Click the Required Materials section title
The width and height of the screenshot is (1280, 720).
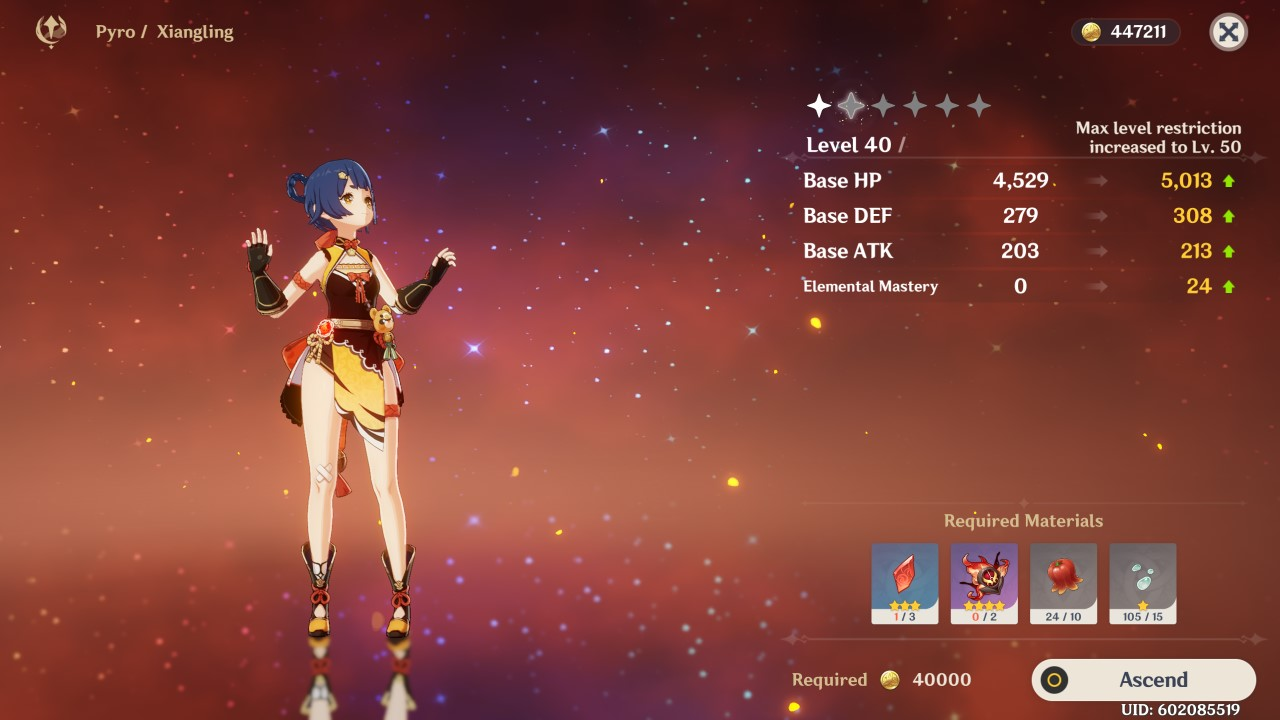click(1022, 520)
